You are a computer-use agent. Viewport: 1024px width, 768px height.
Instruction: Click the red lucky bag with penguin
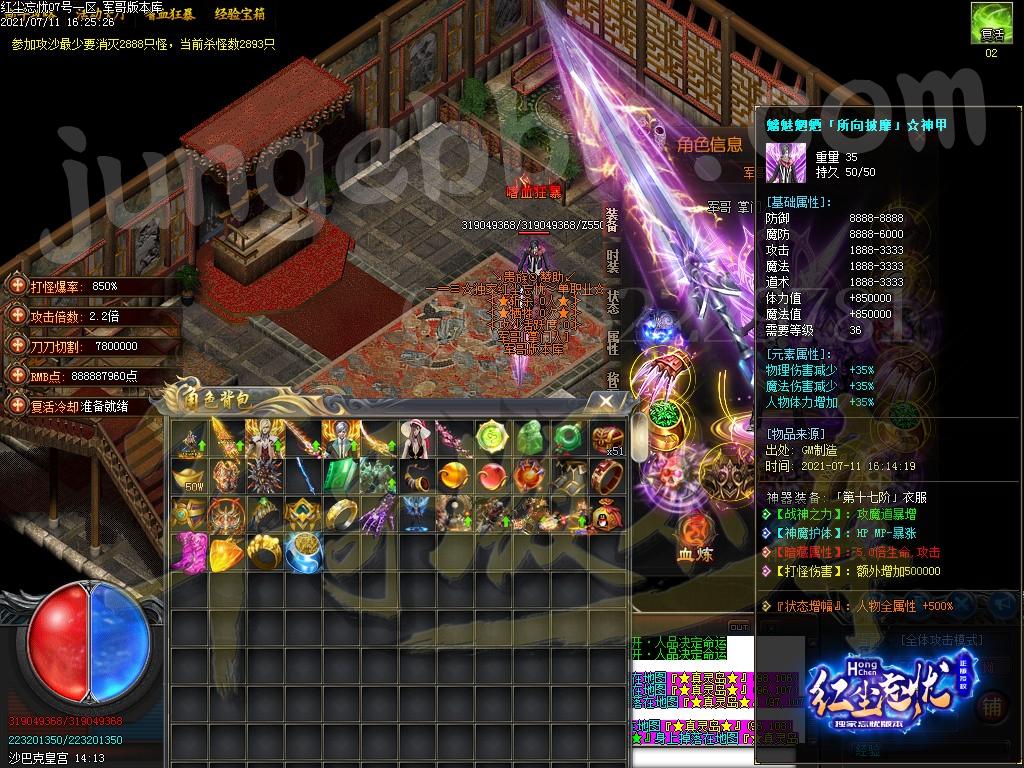607,514
